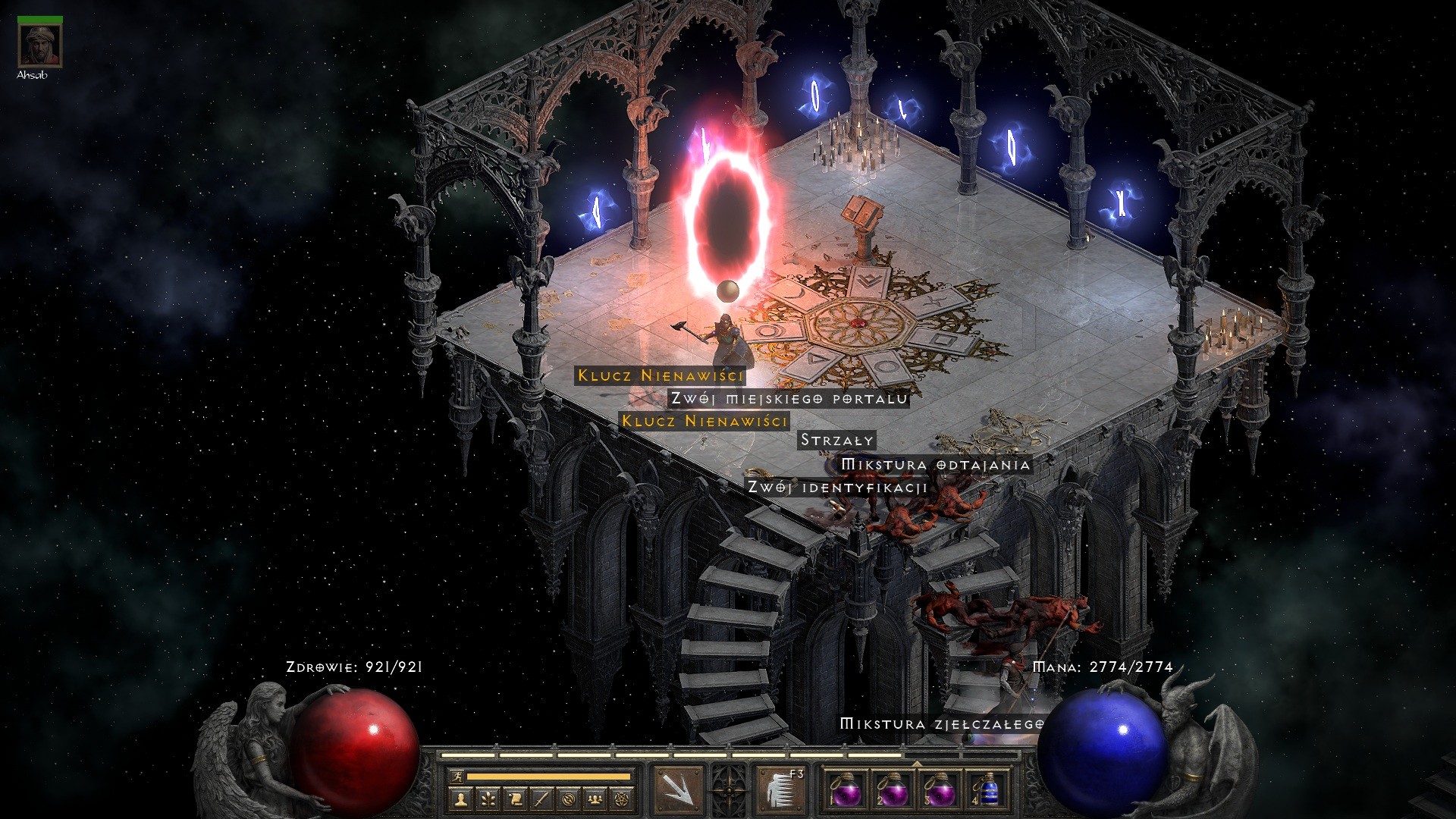Pick up Zwój miejskiego portalu label
1456x819 pixels.
tap(789, 398)
